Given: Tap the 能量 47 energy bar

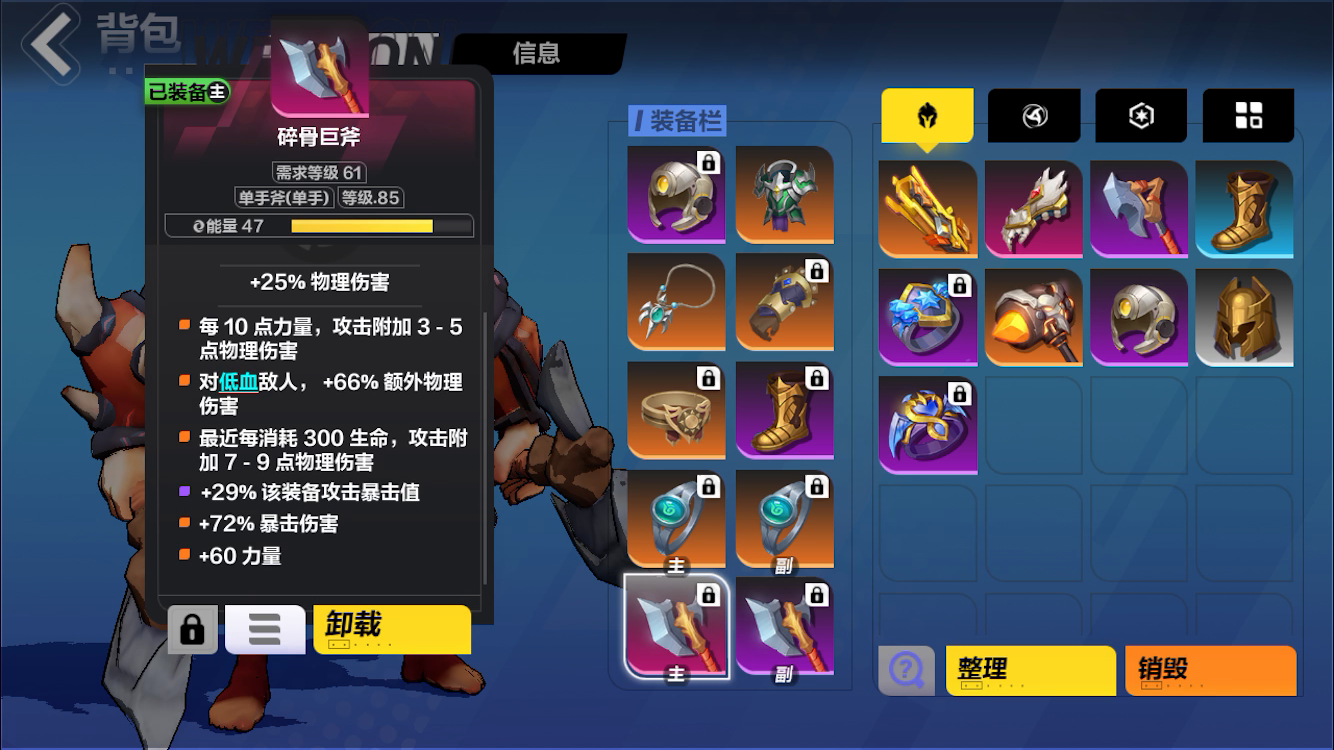Looking at the screenshot, I should click(320, 226).
